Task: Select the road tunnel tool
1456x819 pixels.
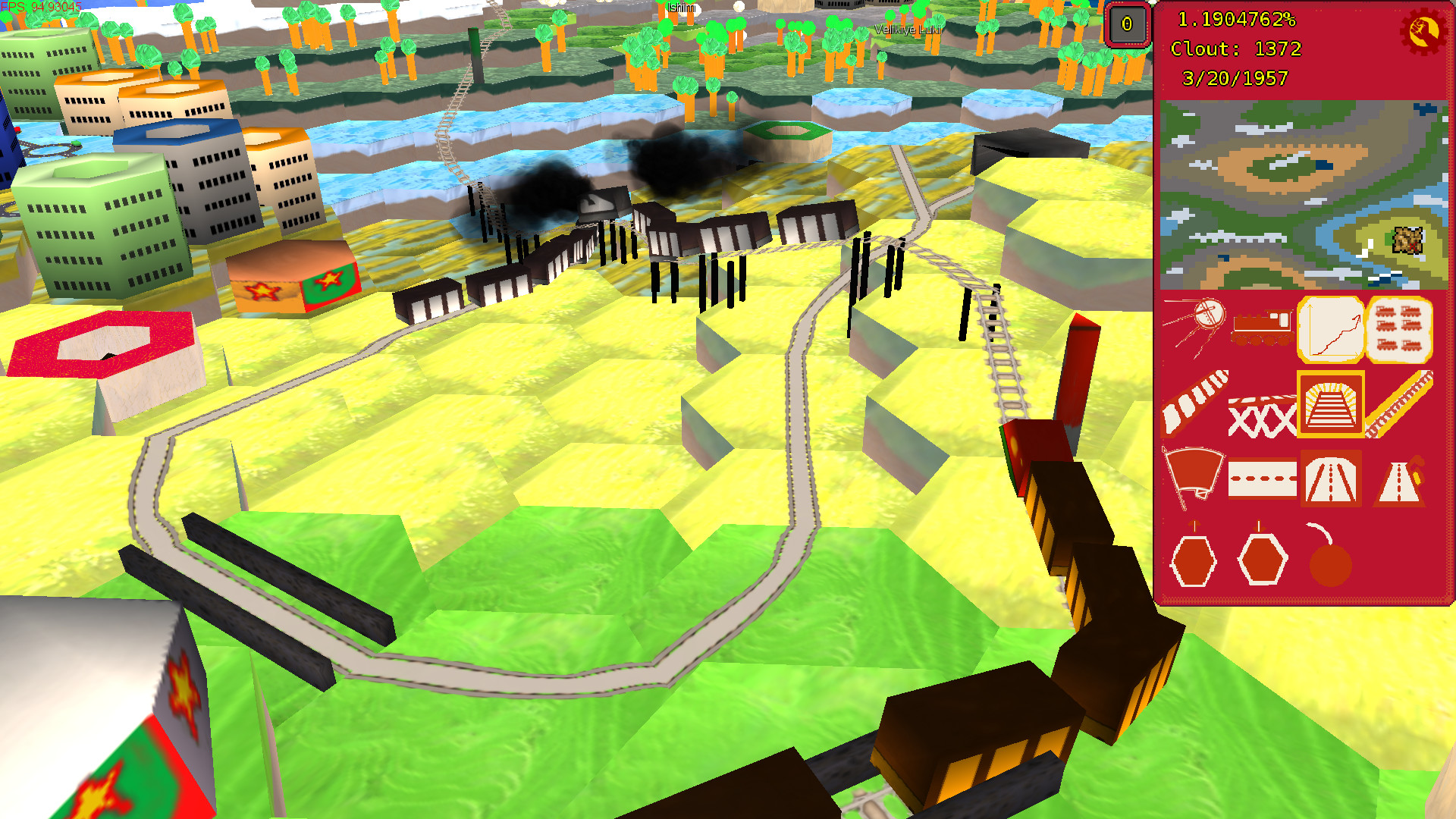Action: [x=1329, y=479]
